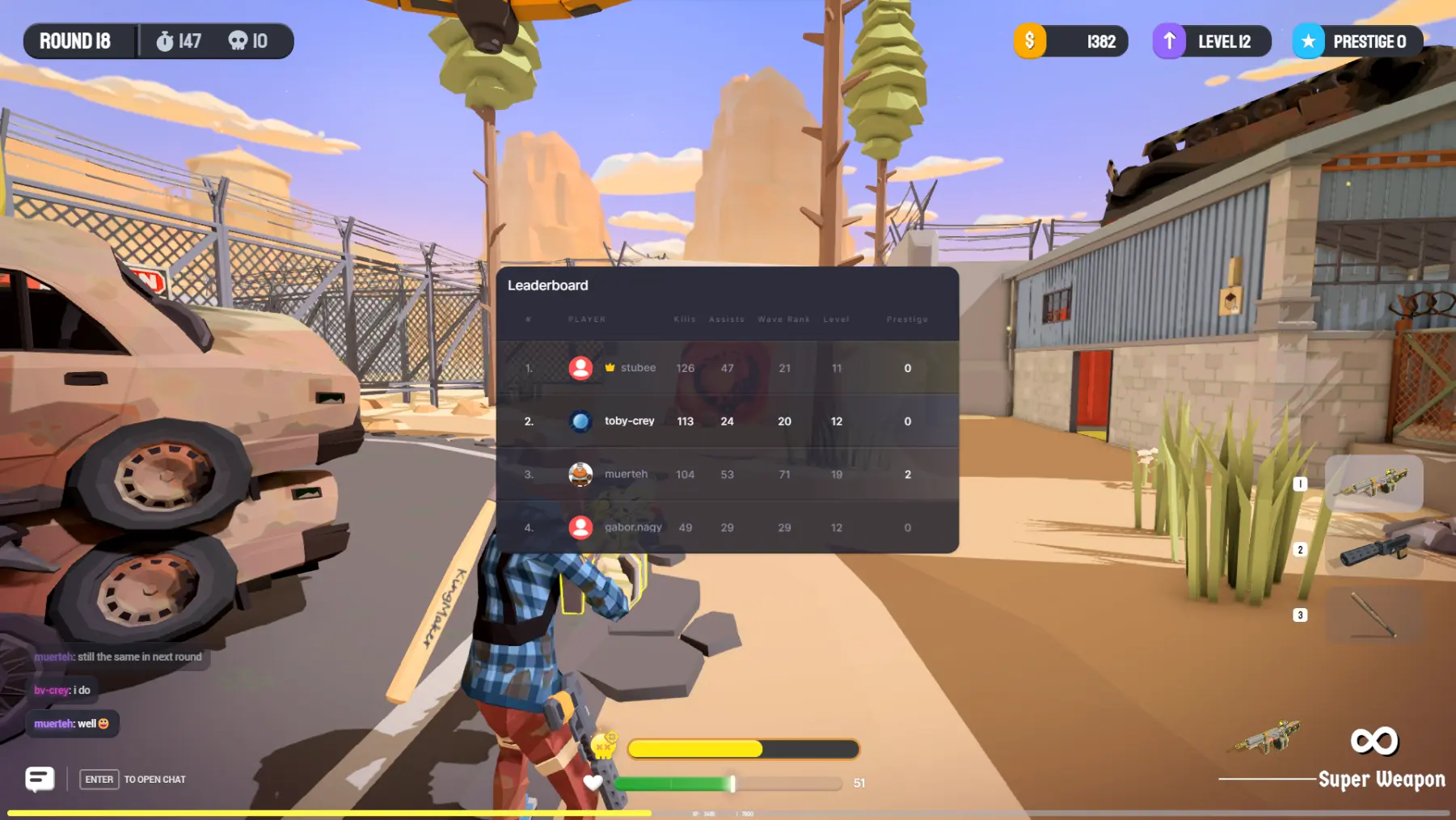
Task: Choose weapon slot 1 golden rifle
Action: click(1374, 483)
